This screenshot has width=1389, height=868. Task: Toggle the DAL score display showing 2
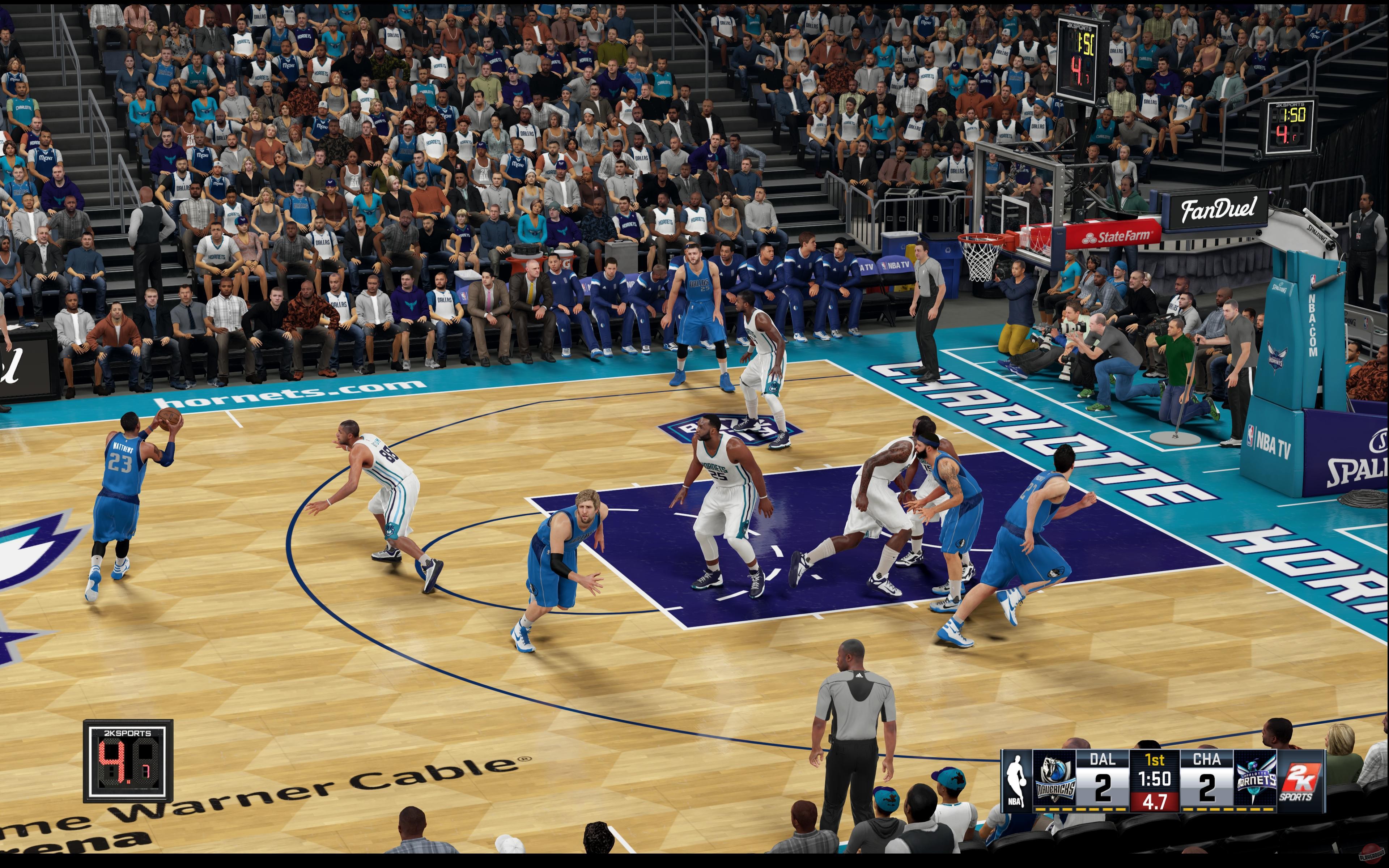(1103, 788)
